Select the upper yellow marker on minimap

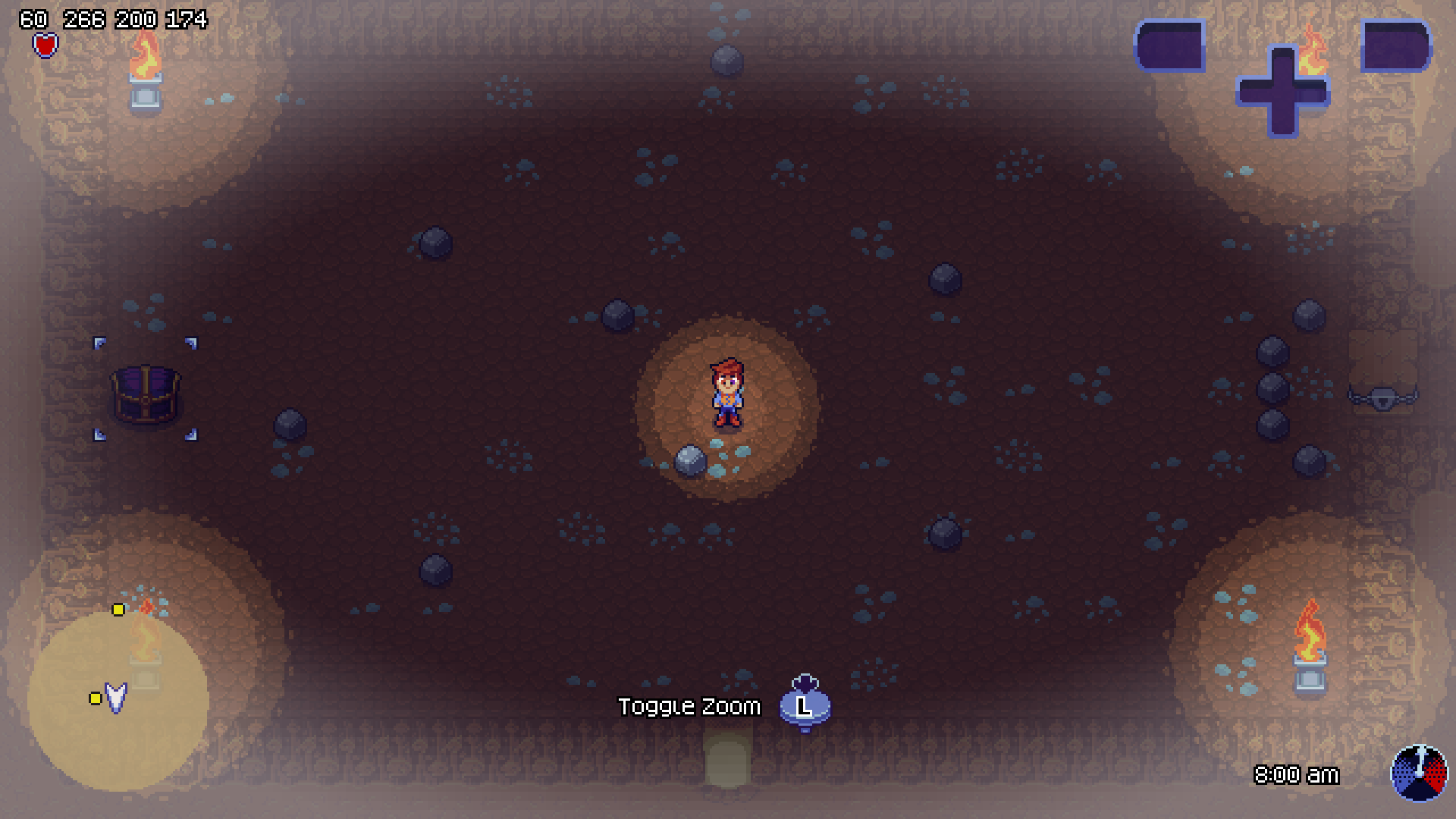(x=118, y=610)
